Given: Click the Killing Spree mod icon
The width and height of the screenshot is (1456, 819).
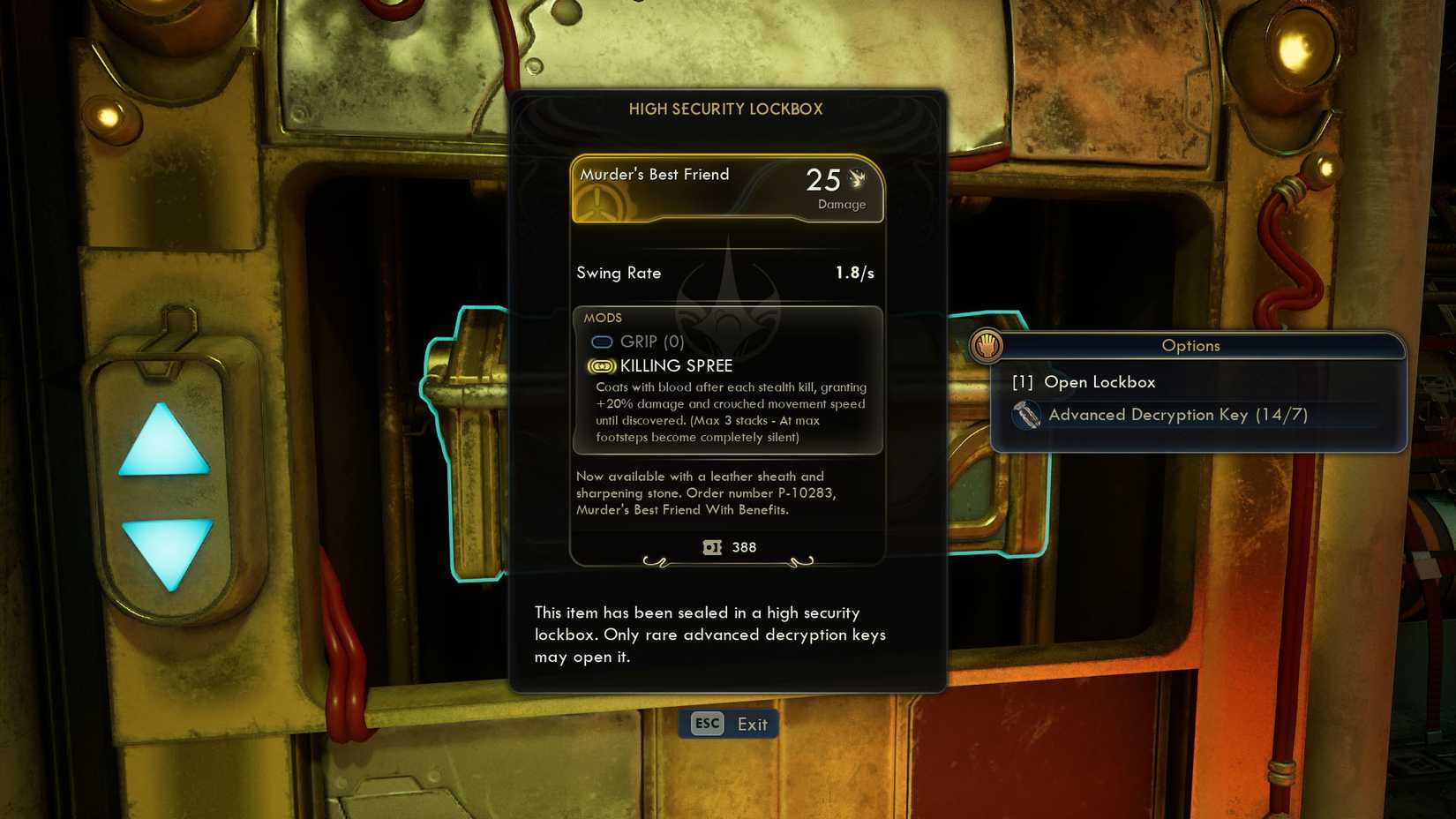Looking at the screenshot, I should pyautogui.click(x=601, y=365).
